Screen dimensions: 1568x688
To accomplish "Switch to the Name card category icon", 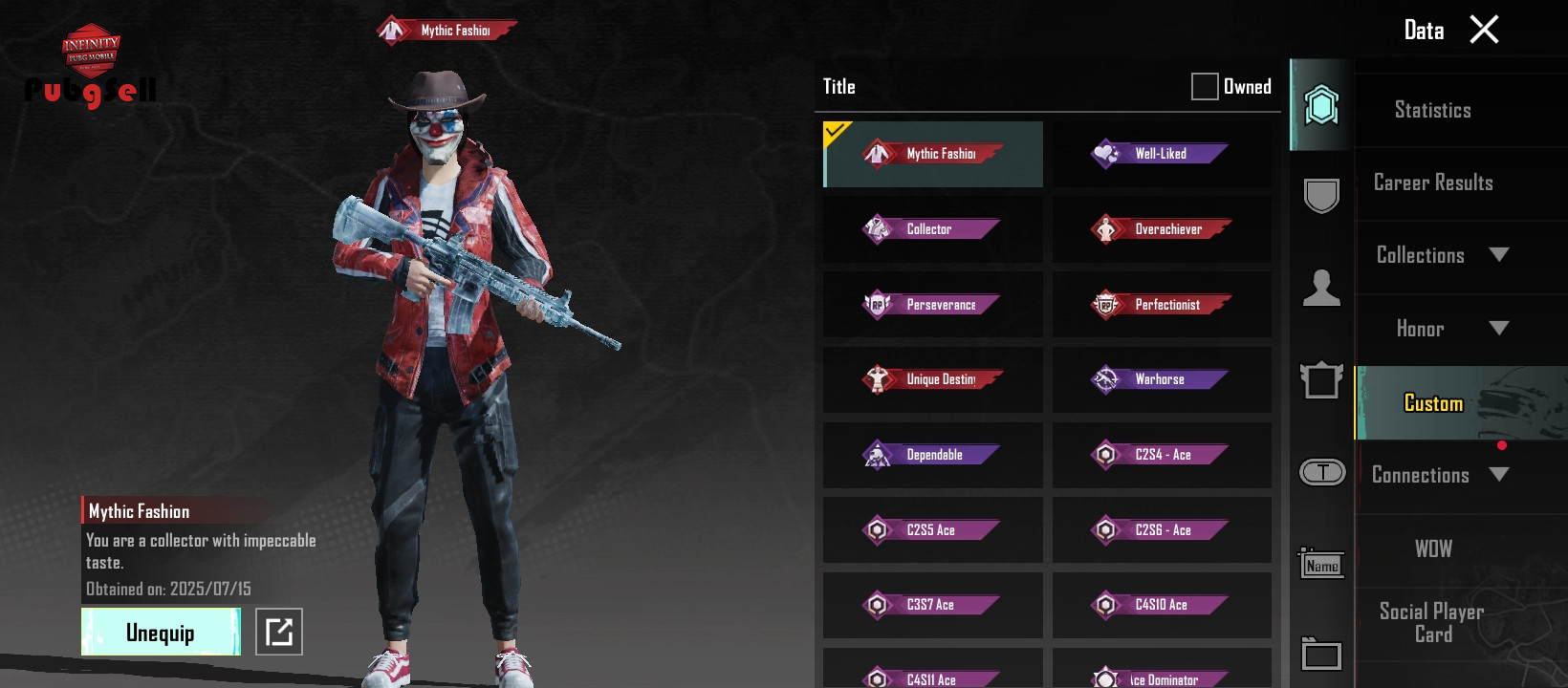I will [1321, 565].
